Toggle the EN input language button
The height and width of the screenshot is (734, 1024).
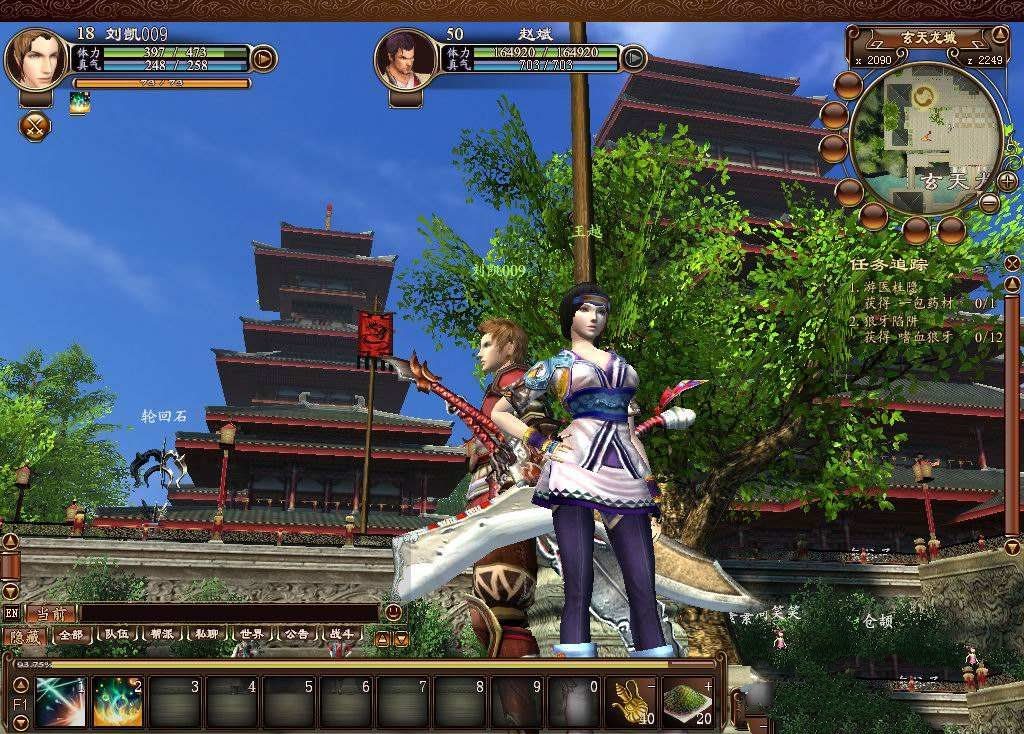coord(12,613)
